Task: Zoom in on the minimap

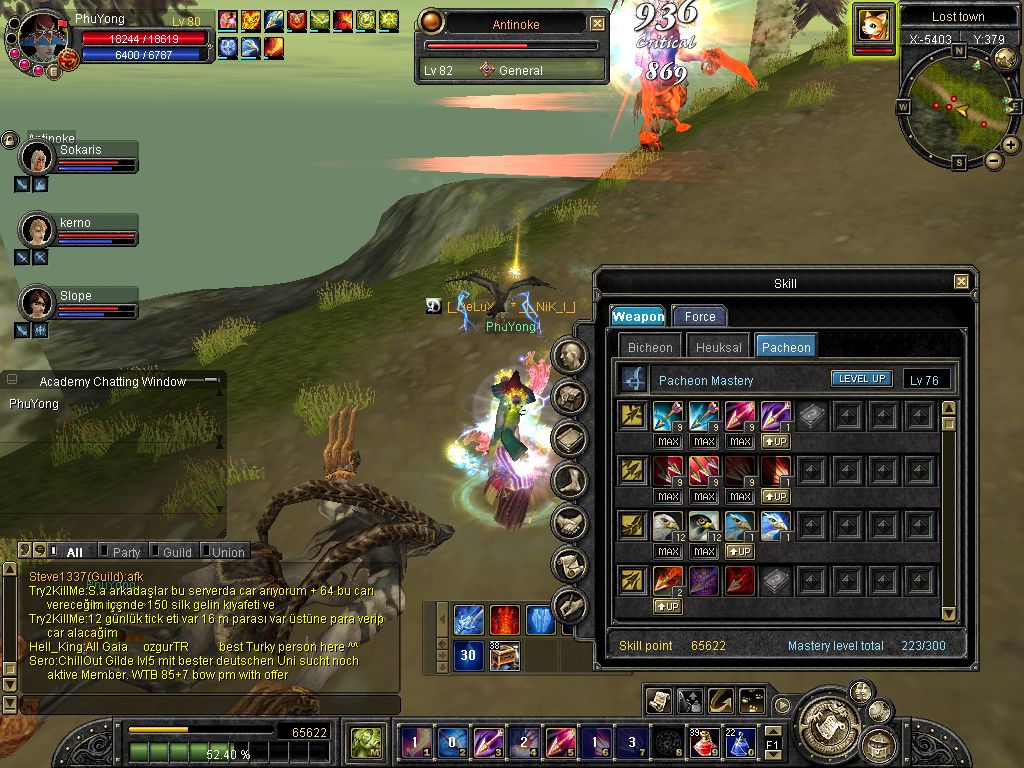Action: 1011,145
